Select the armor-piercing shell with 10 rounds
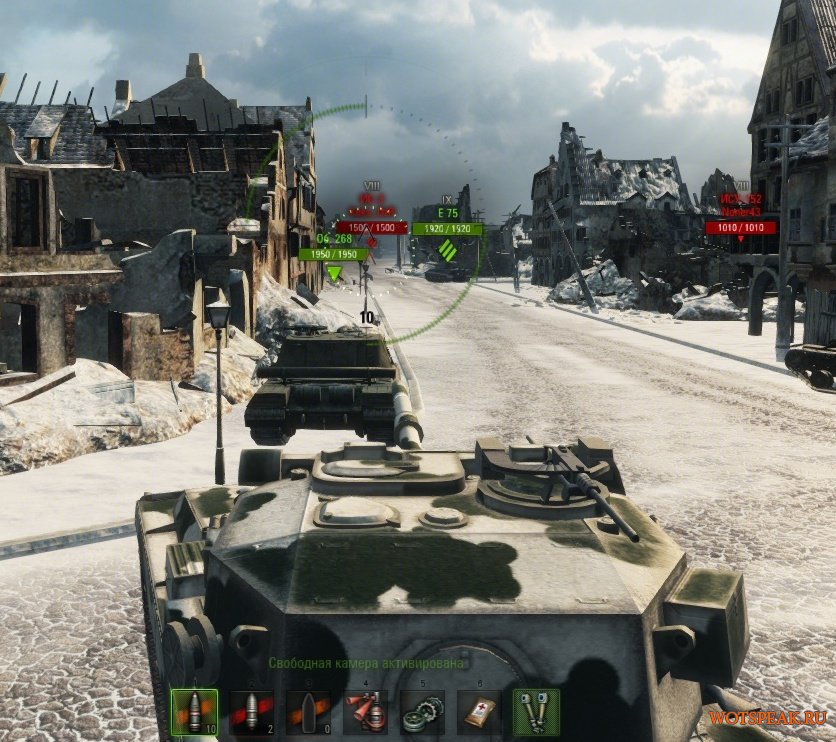The image size is (836, 742). 193,711
